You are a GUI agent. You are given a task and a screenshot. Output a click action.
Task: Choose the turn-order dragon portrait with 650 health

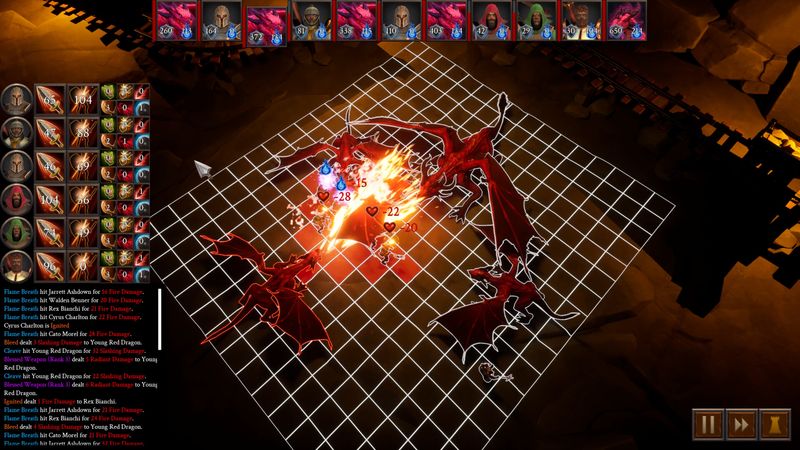click(x=624, y=20)
